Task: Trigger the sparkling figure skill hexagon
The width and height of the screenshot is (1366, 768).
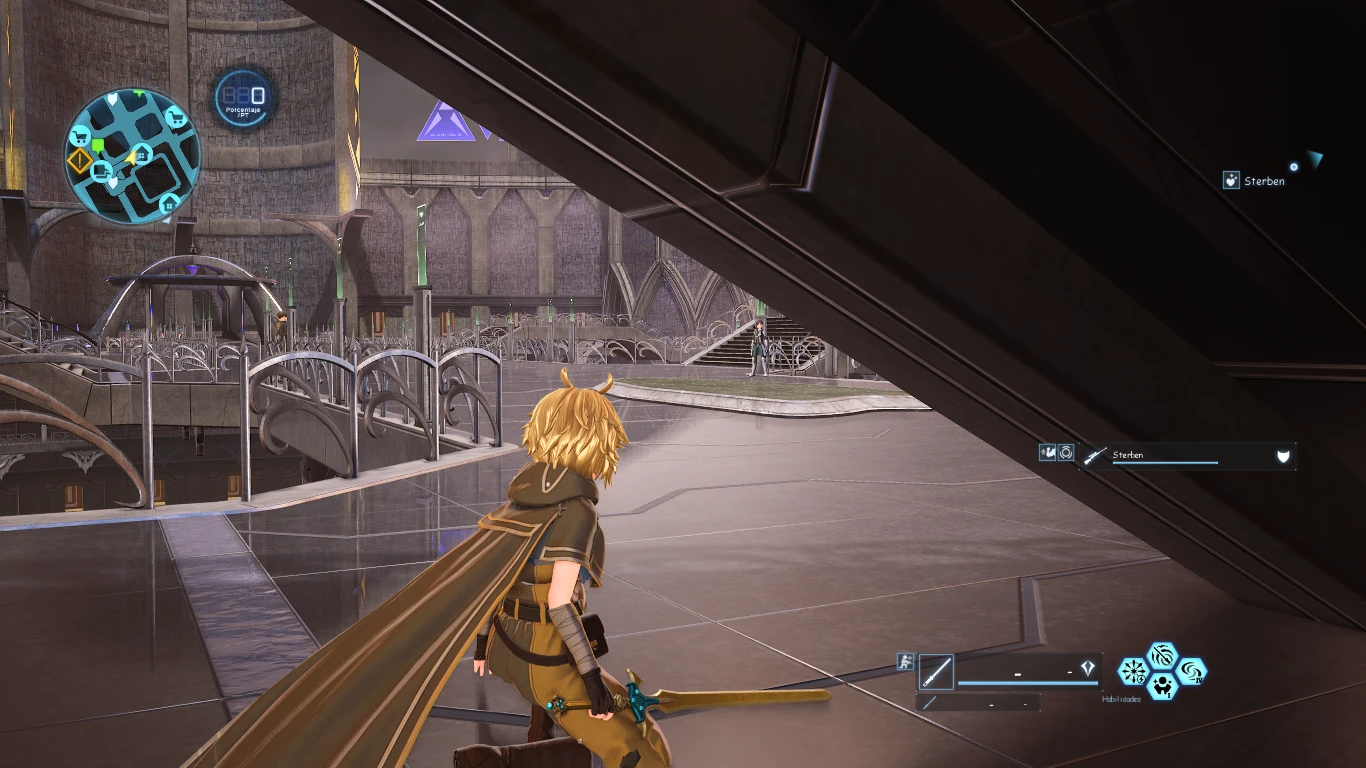Action: click(x=1162, y=686)
